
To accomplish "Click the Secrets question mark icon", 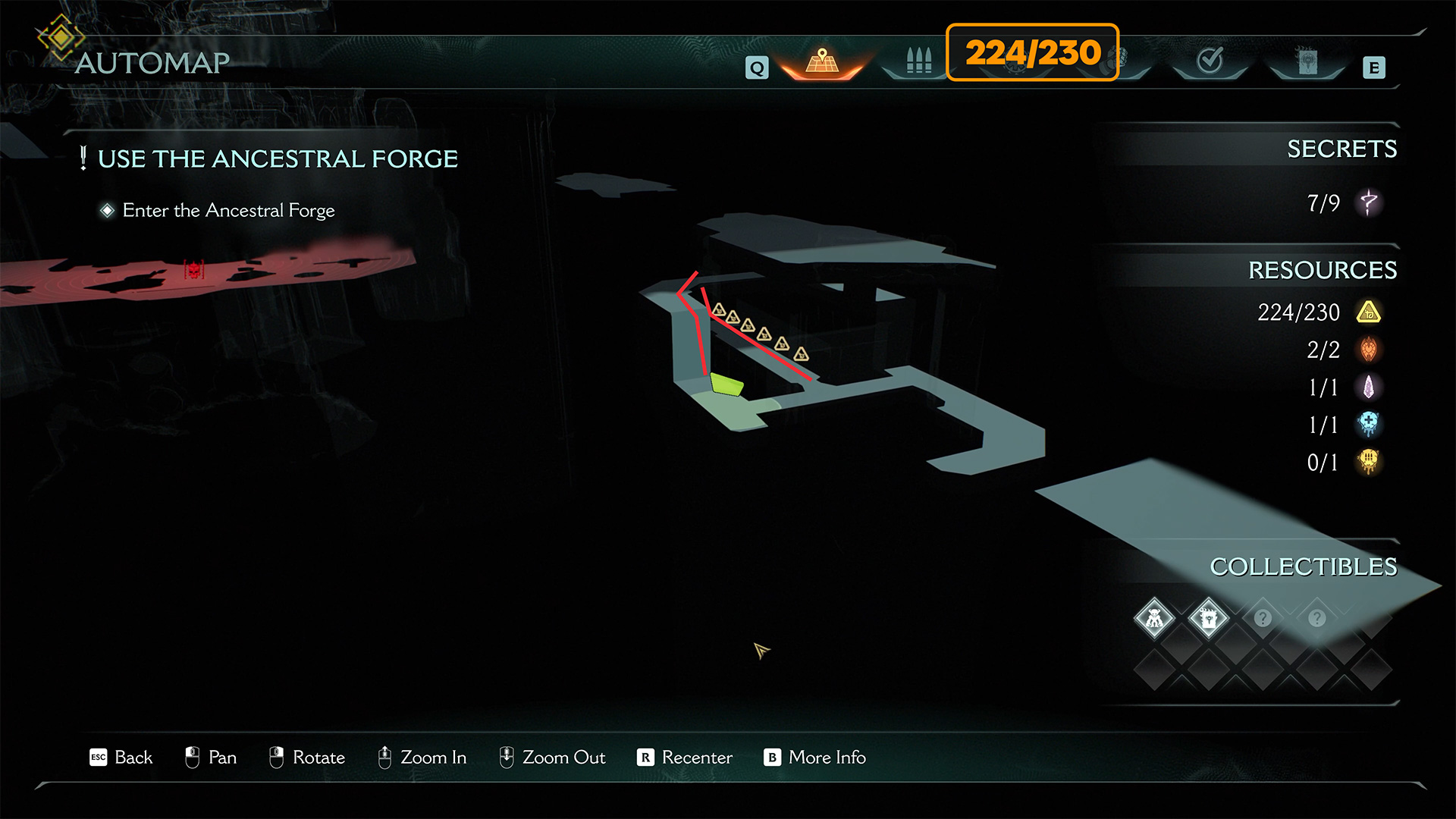I will point(1369,202).
